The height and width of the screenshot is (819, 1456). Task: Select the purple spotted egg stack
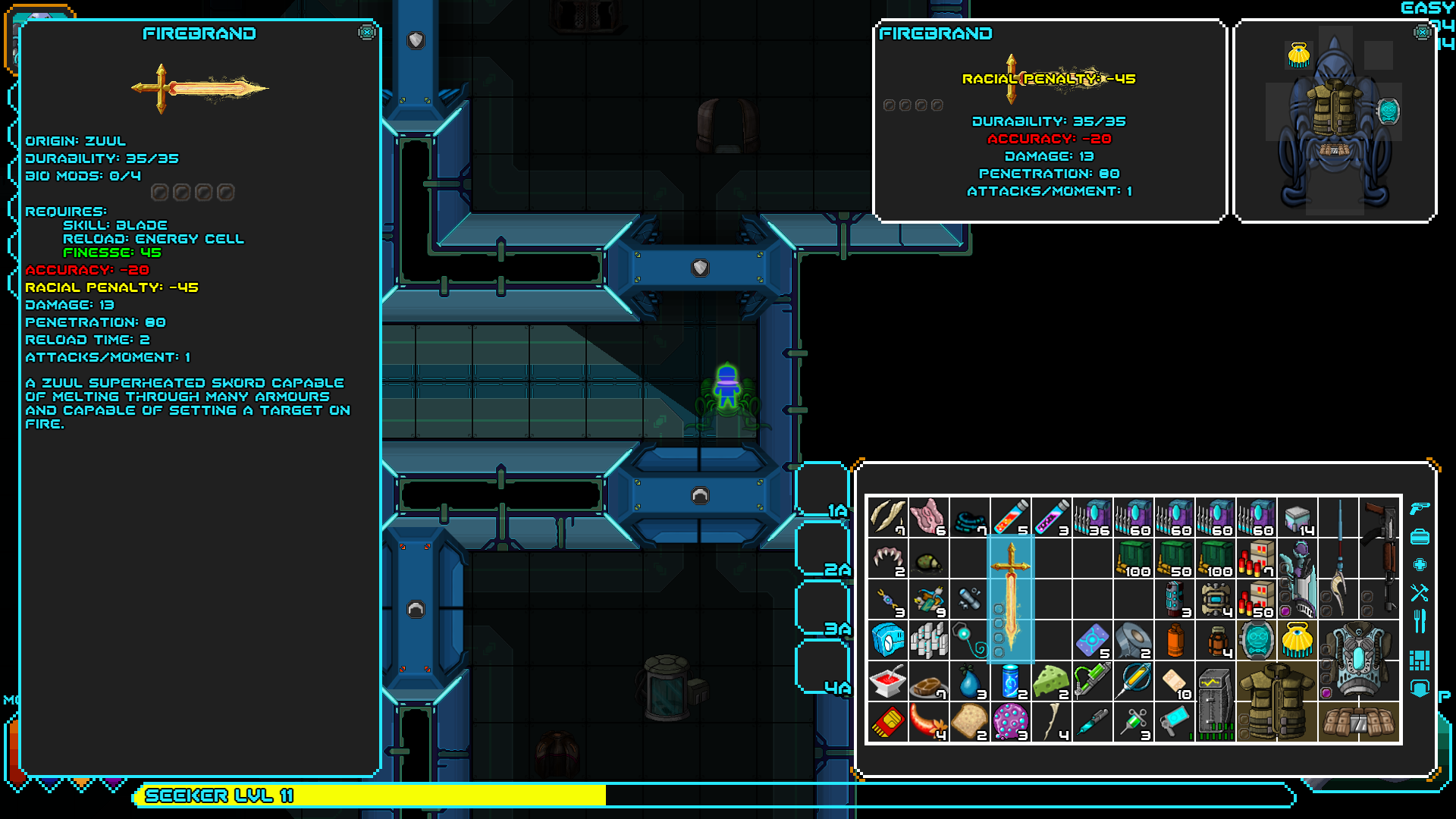coord(1010,722)
